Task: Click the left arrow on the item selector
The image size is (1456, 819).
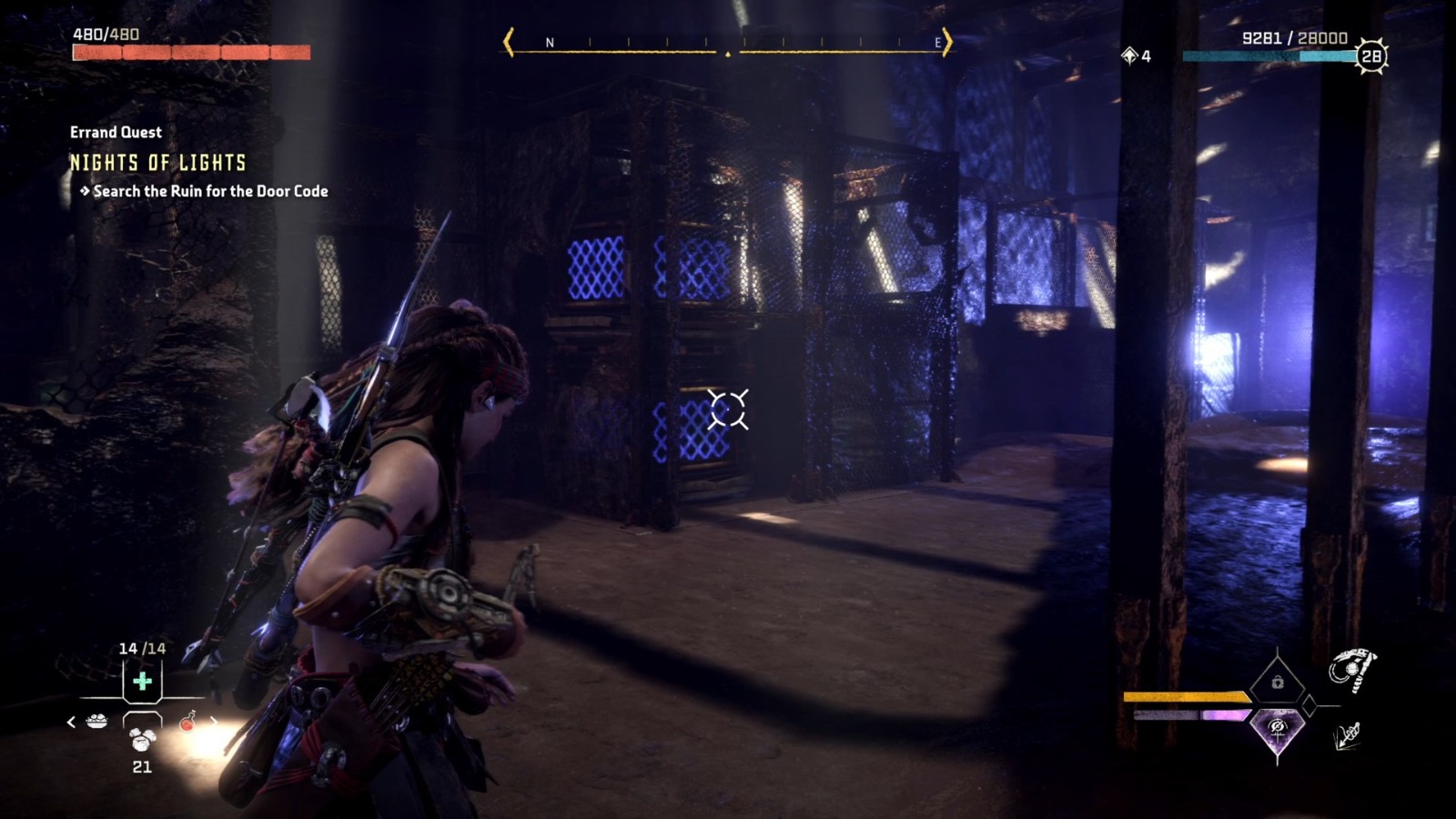Action: 70,723
